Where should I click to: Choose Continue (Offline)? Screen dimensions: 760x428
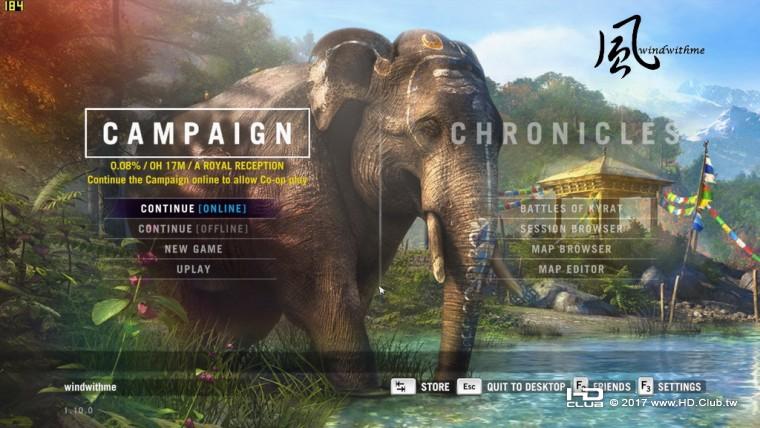(x=193, y=229)
